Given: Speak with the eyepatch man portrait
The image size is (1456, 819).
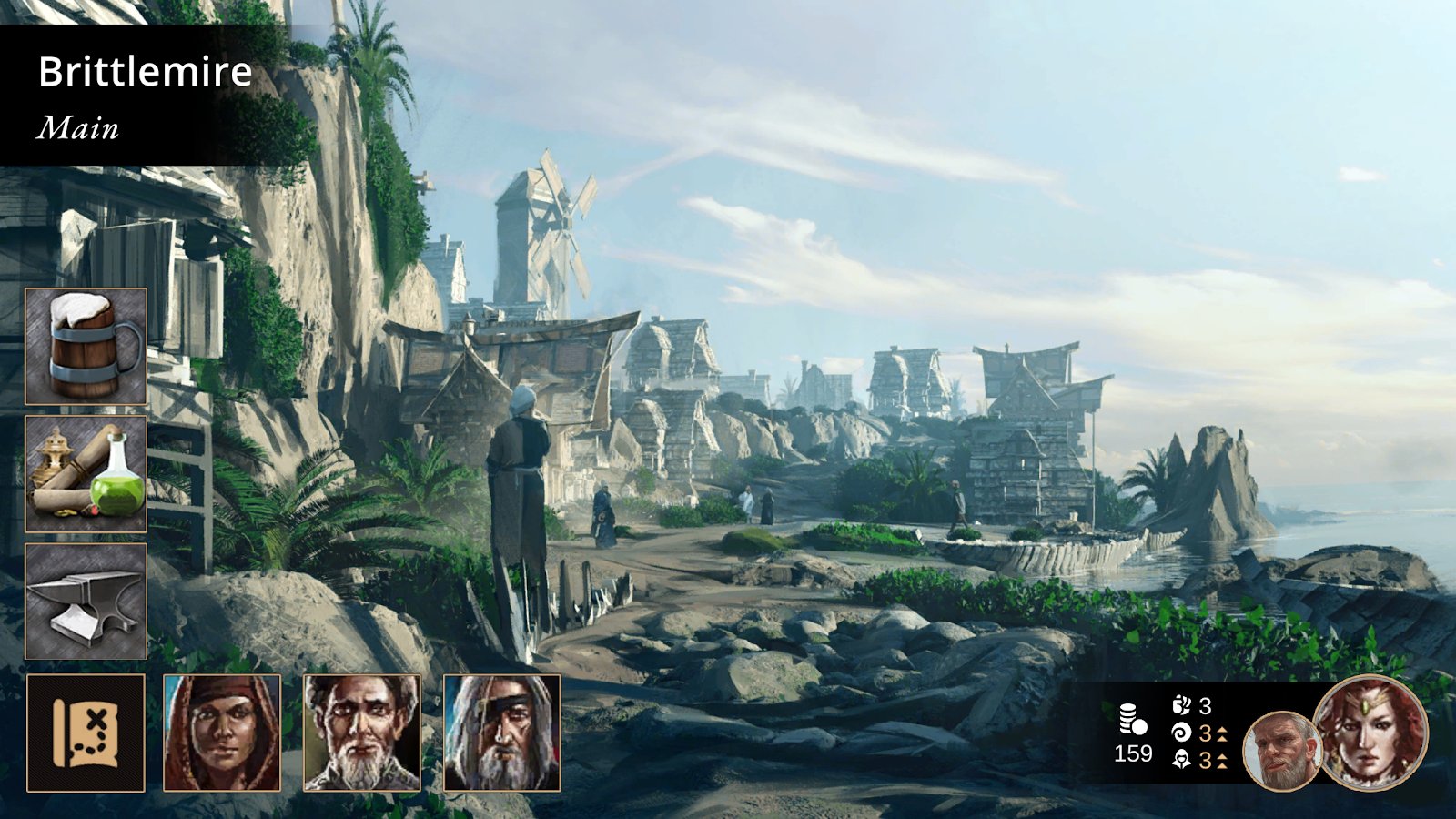Looking at the screenshot, I should click(501, 733).
